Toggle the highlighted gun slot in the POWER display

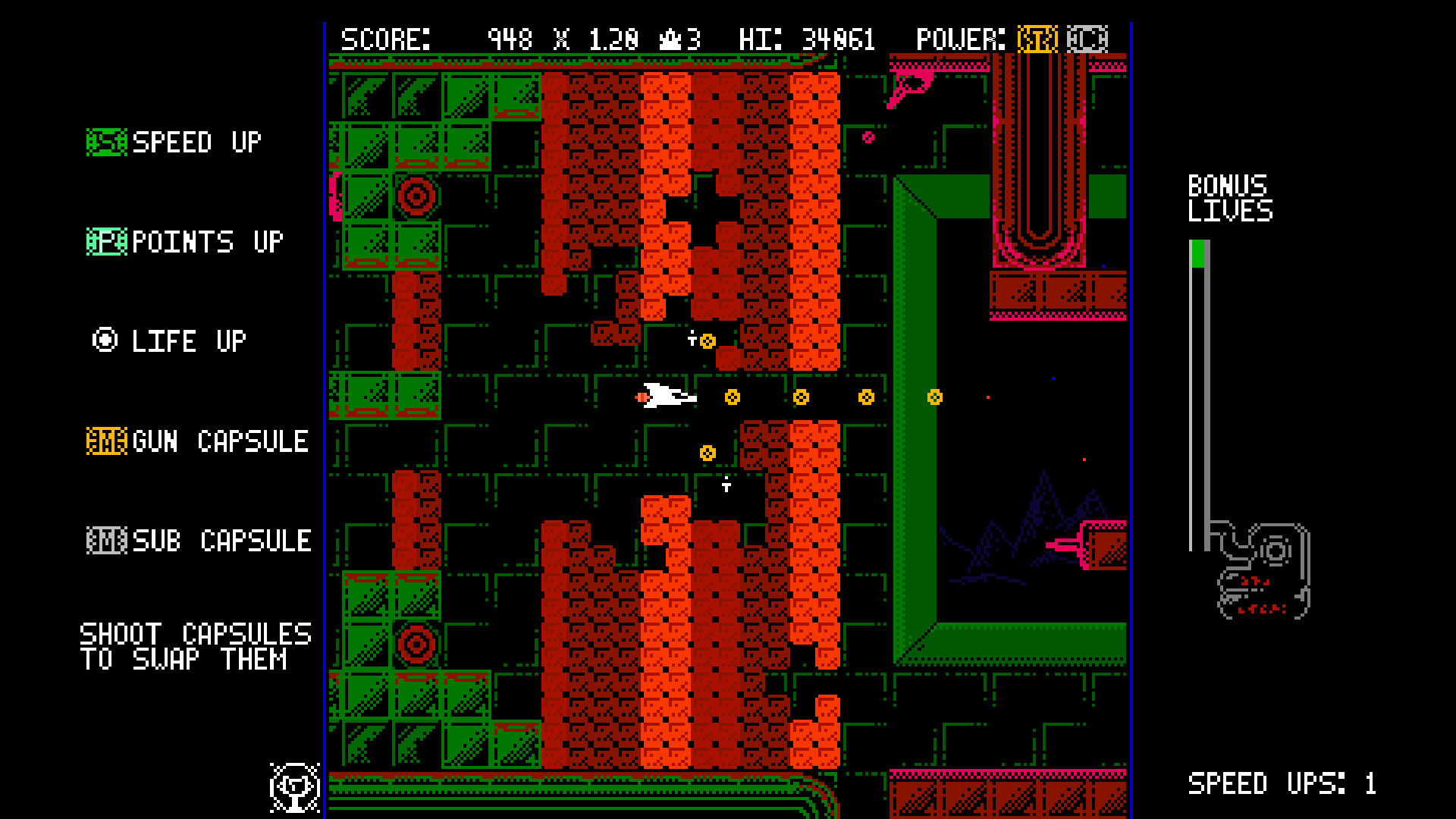pos(1037,38)
